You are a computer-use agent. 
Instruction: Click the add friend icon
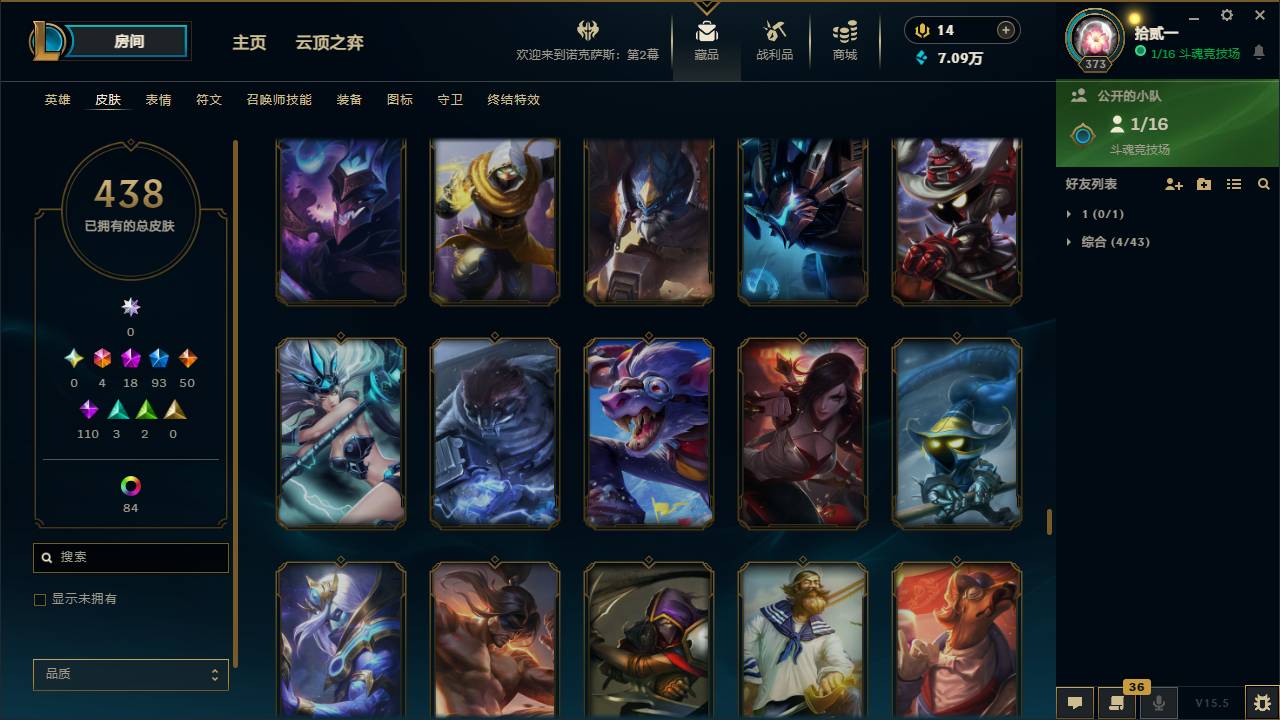pos(1172,184)
